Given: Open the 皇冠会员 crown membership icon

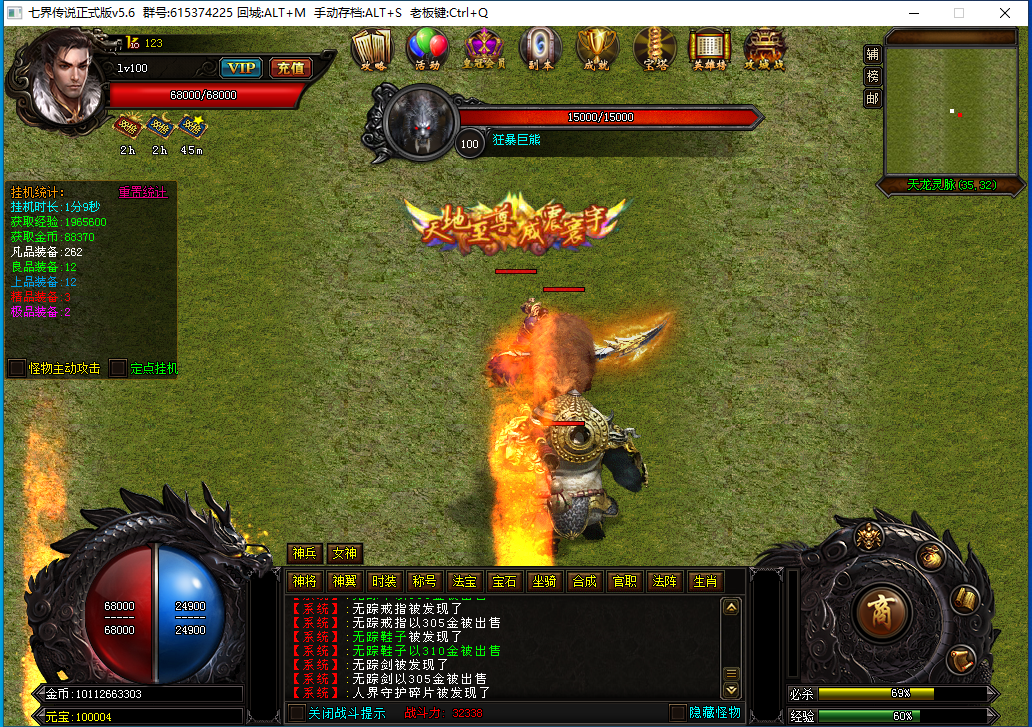Looking at the screenshot, I should click(x=485, y=47).
